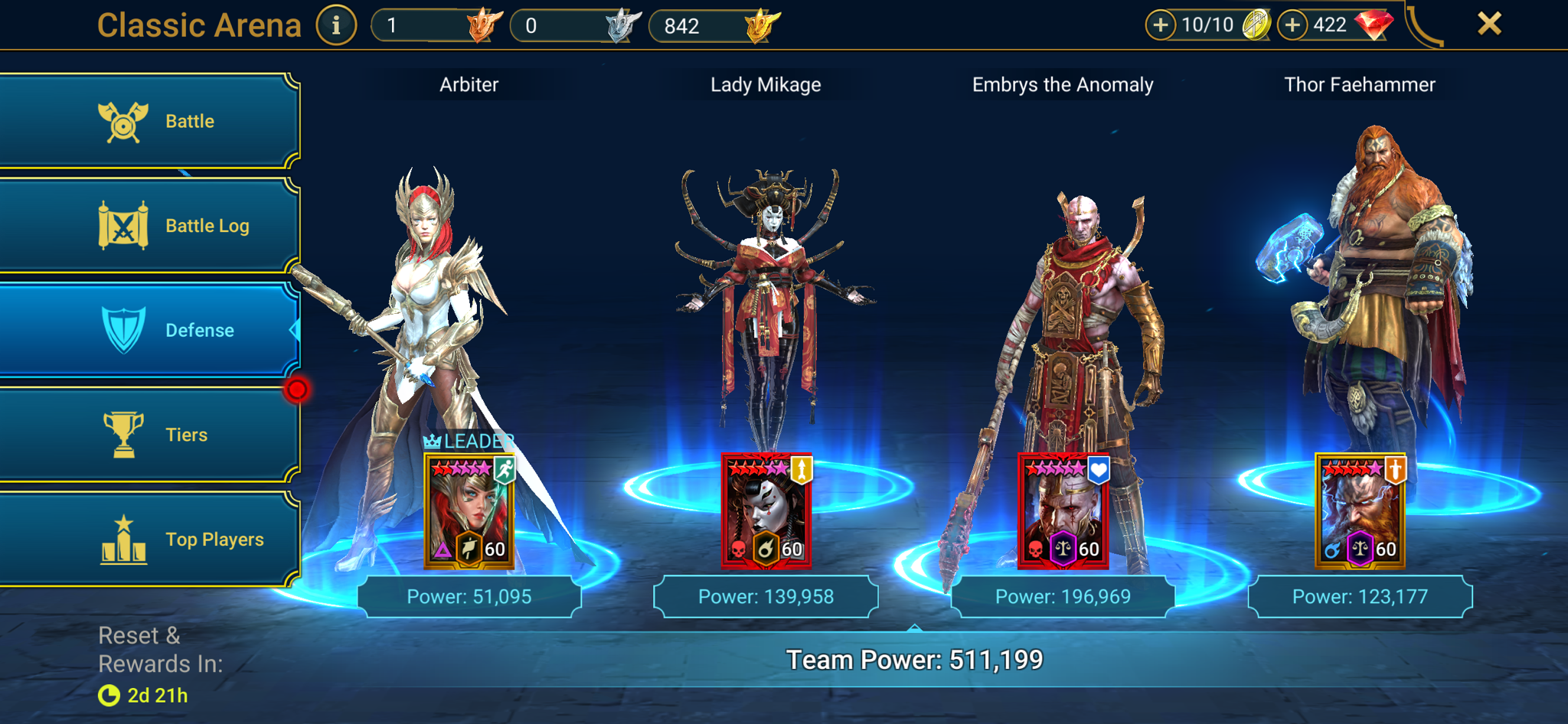Select the Defense shield icon

pos(122,330)
